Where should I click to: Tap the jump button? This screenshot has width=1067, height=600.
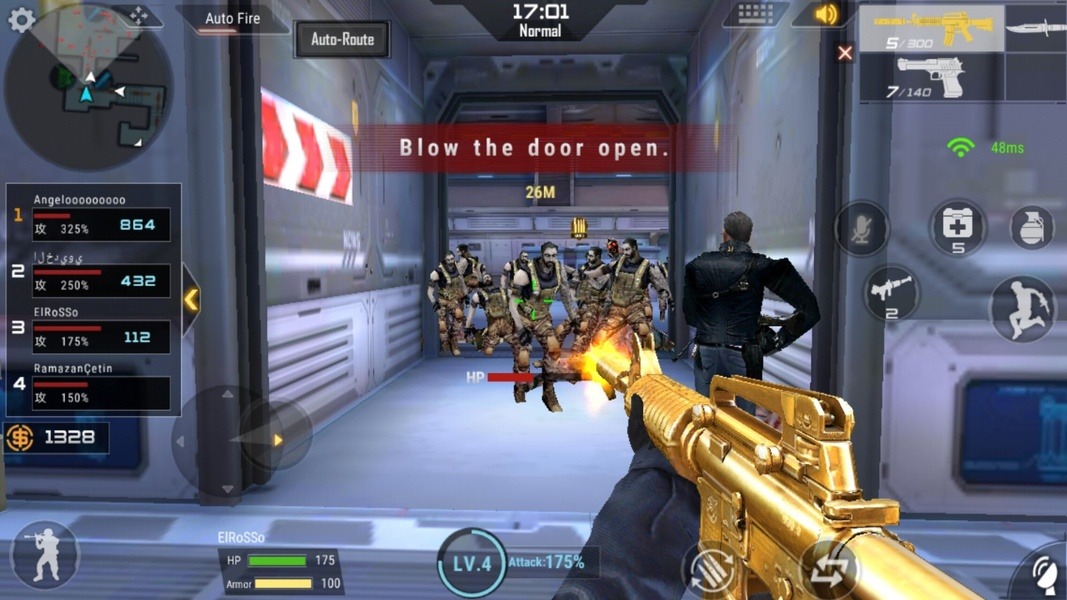1022,309
